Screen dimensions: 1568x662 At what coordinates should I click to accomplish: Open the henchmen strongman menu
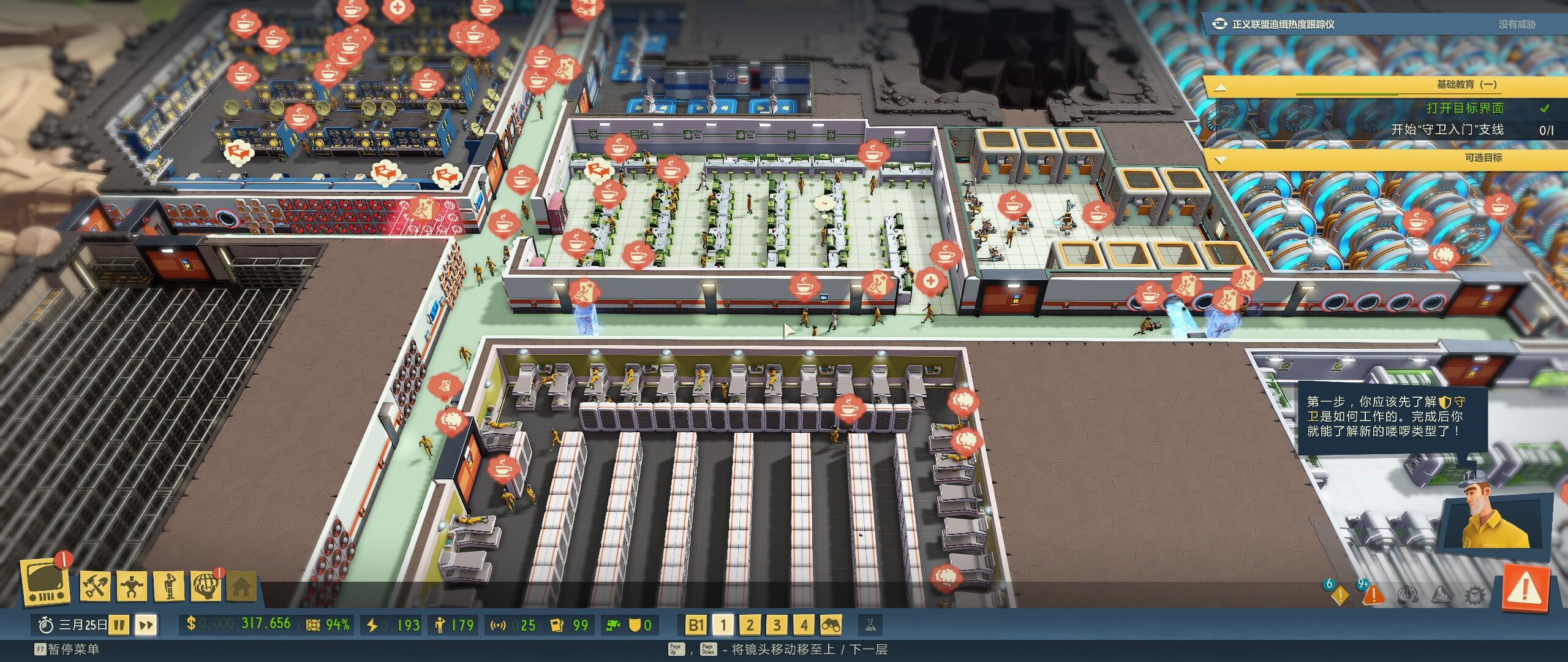[x=132, y=586]
